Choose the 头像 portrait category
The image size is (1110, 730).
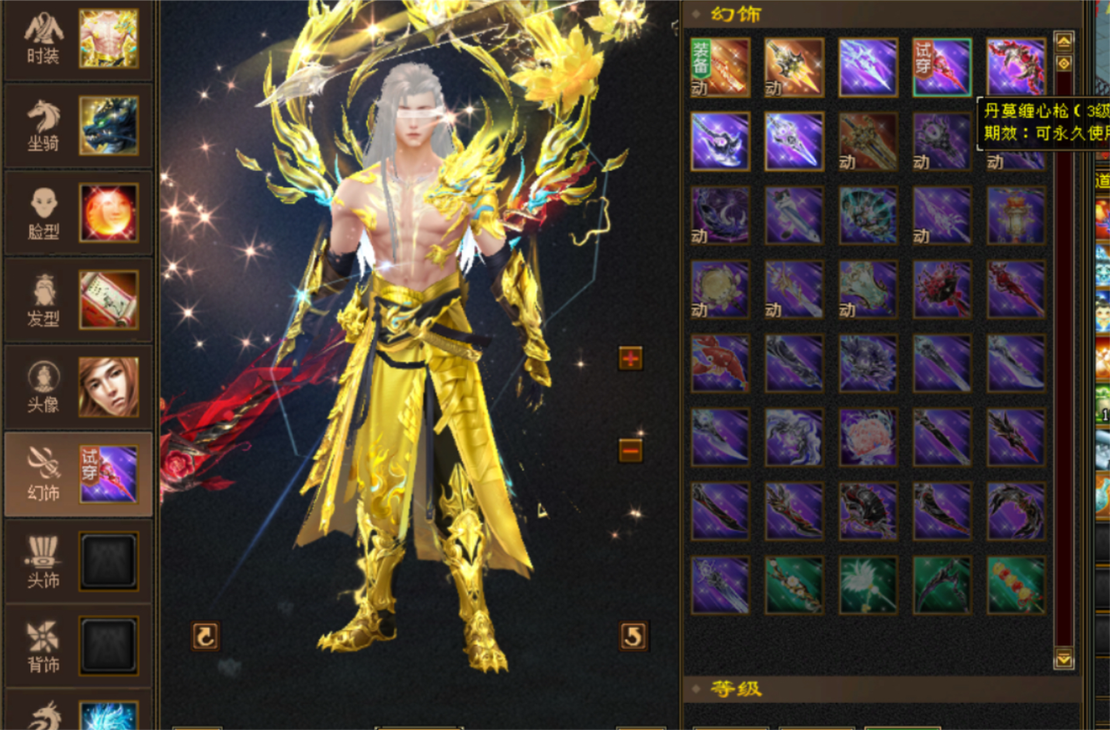click(78, 387)
